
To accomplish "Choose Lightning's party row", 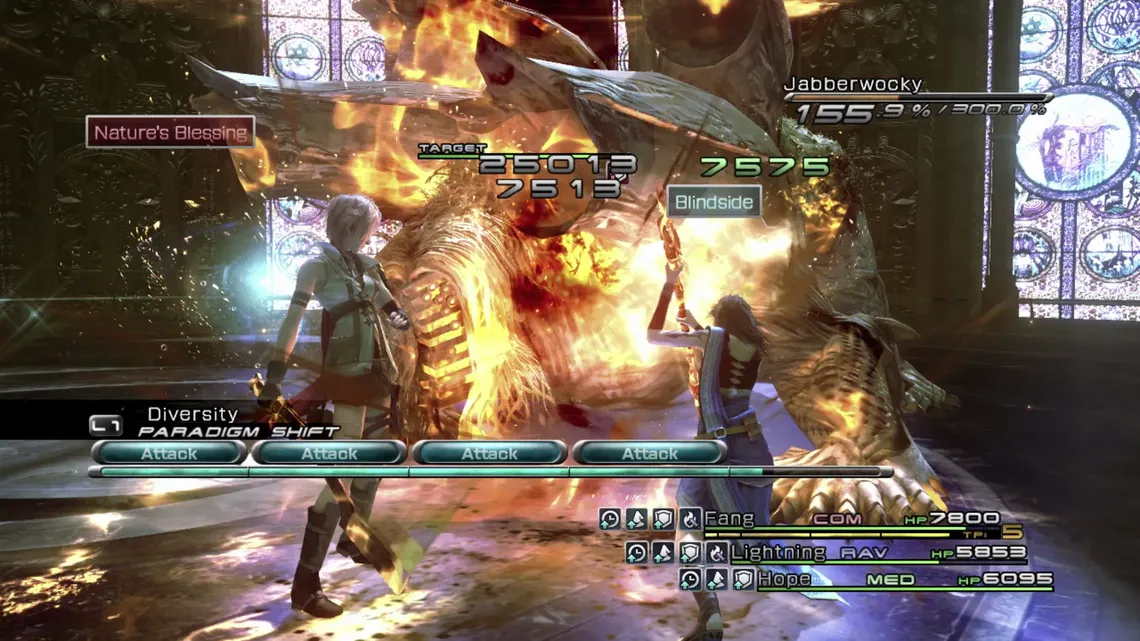I will tap(778, 552).
